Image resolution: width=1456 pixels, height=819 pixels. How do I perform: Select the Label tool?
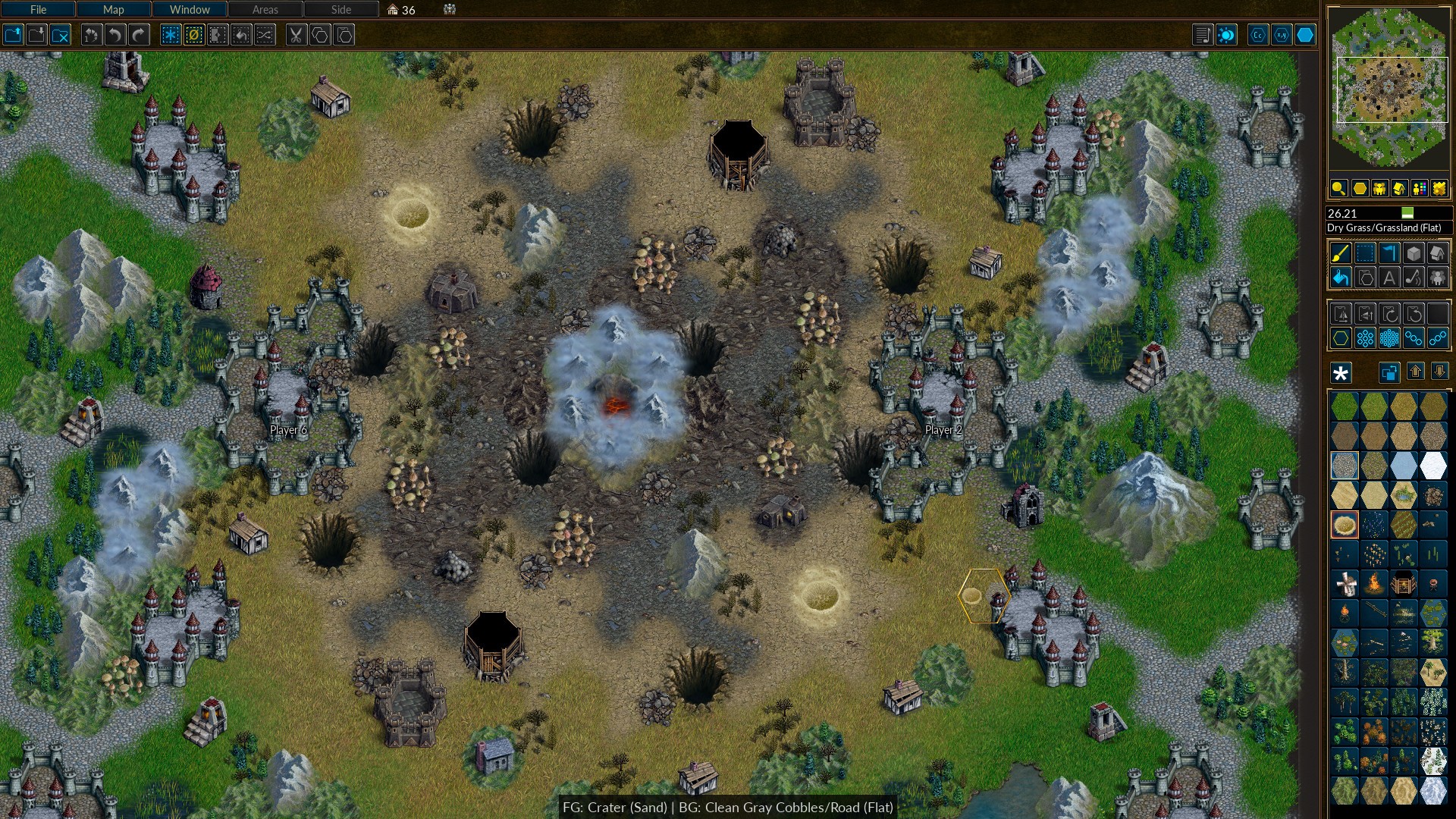(x=1390, y=278)
